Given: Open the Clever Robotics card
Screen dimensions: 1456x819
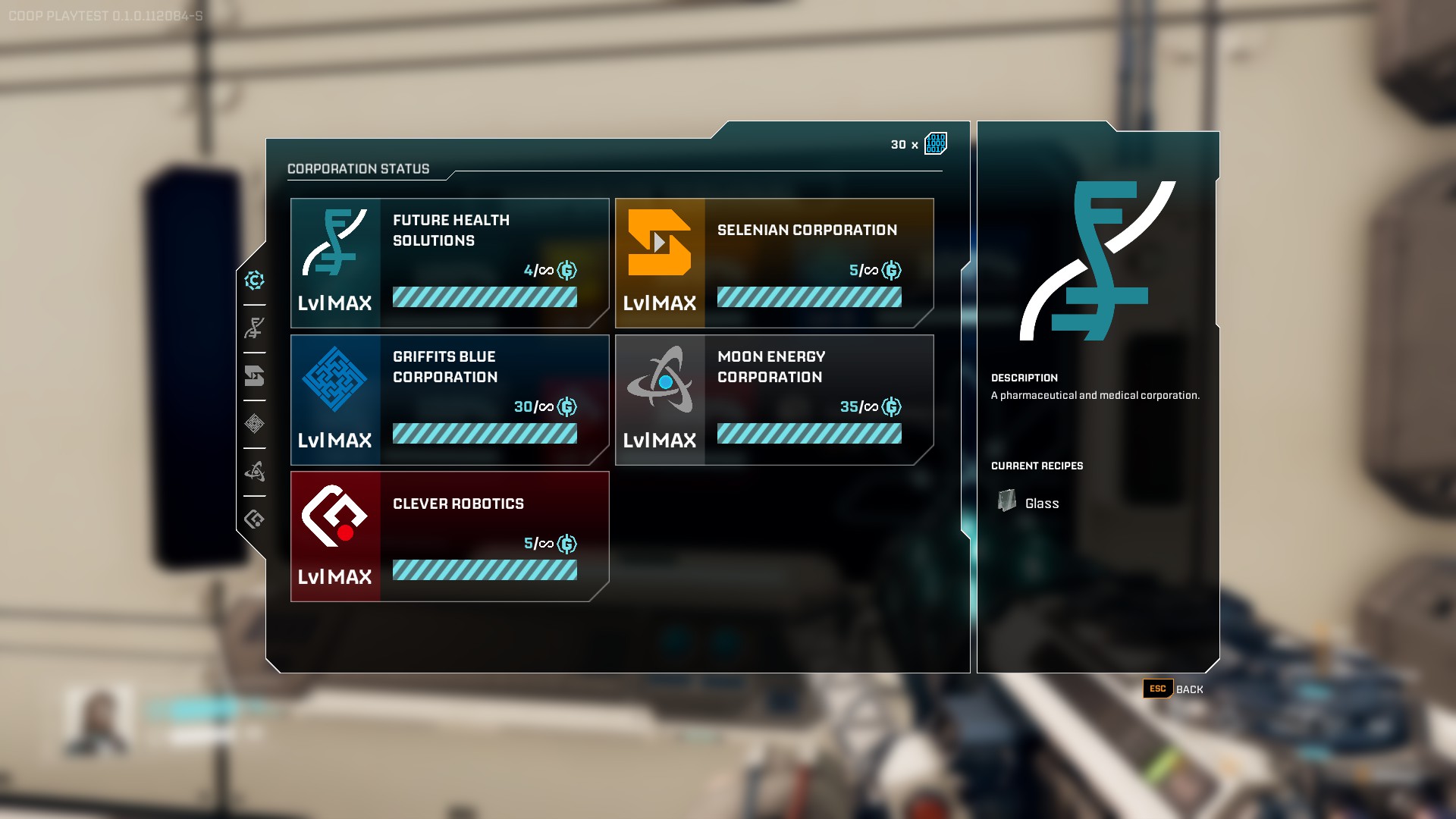Looking at the screenshot, I should [x=450, y=536].
